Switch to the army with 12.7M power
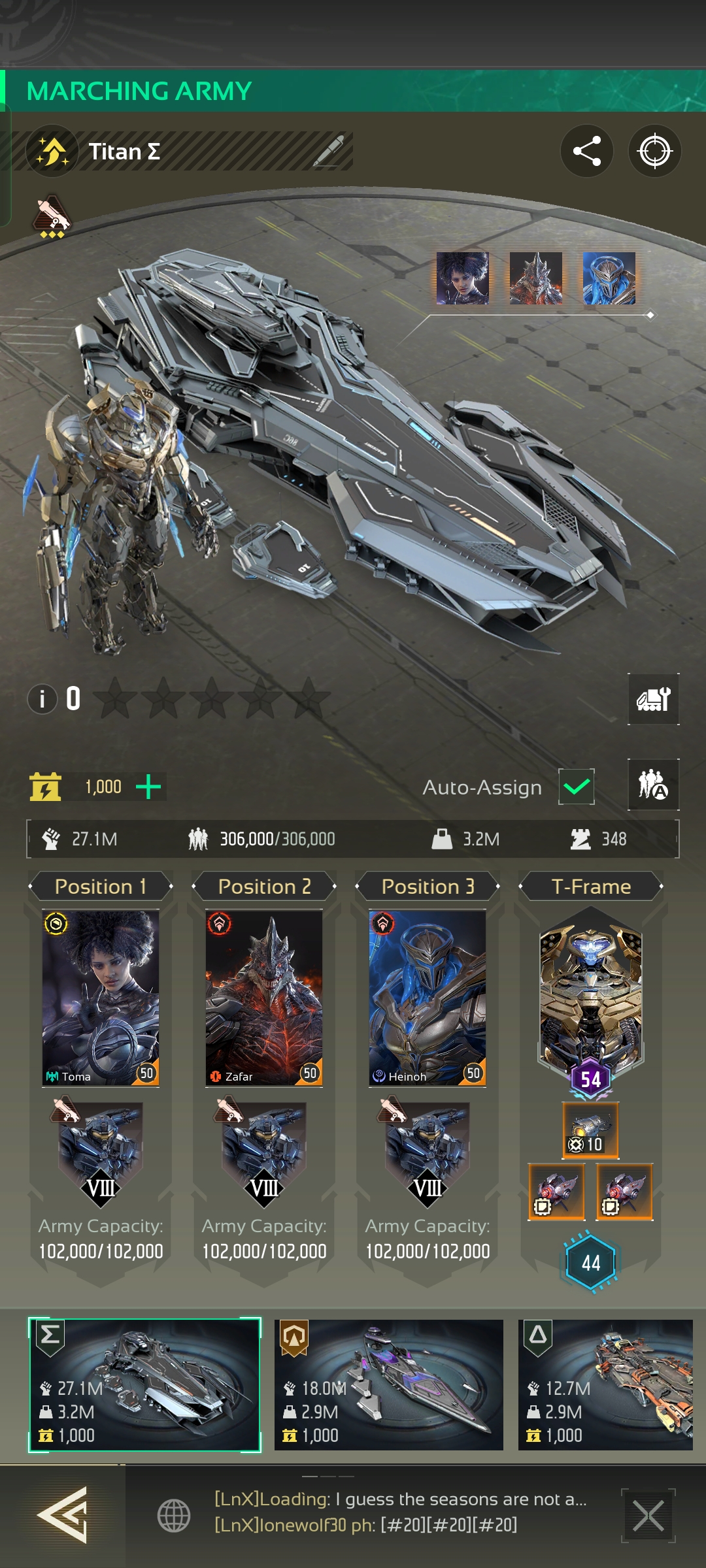This screenshot has width=706, height=1568. click(x=605, y=1385)
